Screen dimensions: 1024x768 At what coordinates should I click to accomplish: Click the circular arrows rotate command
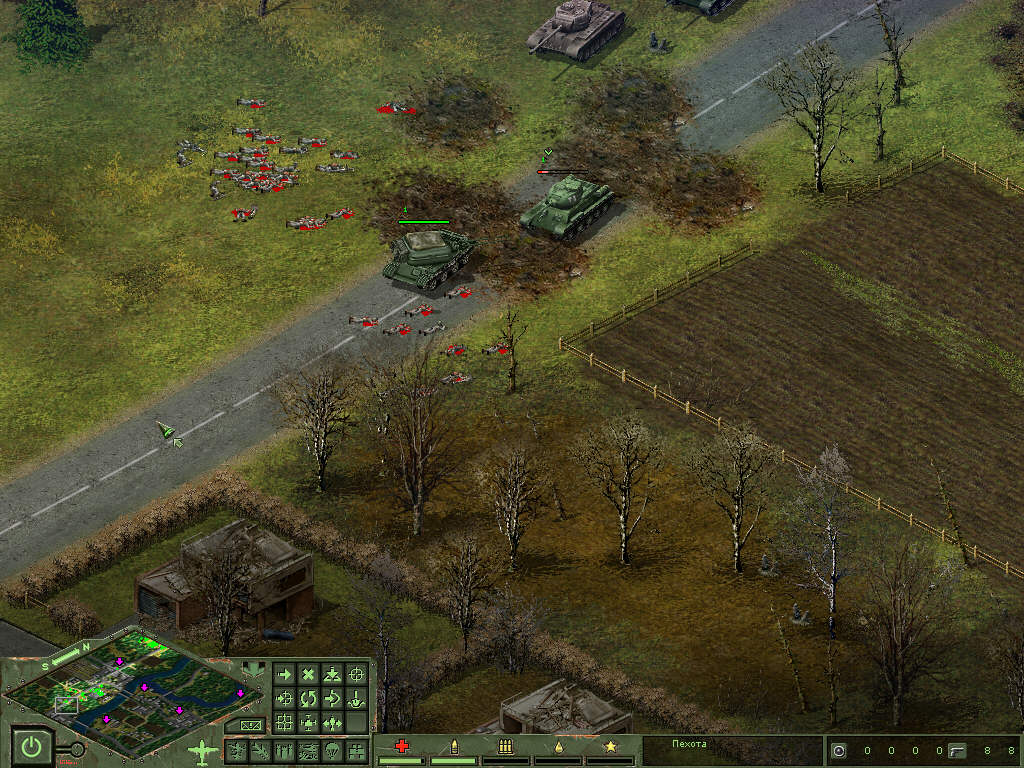(x=309, y=698)
